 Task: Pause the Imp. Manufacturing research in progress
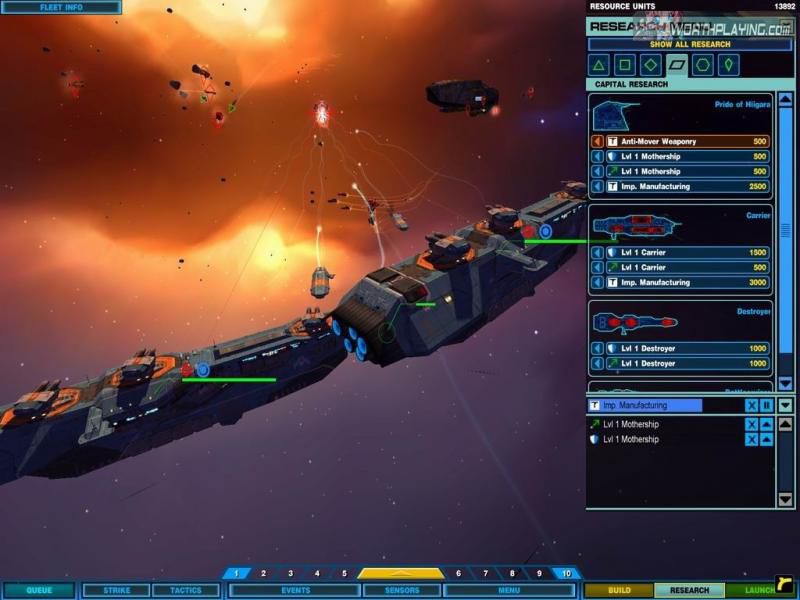coord(766,406)
